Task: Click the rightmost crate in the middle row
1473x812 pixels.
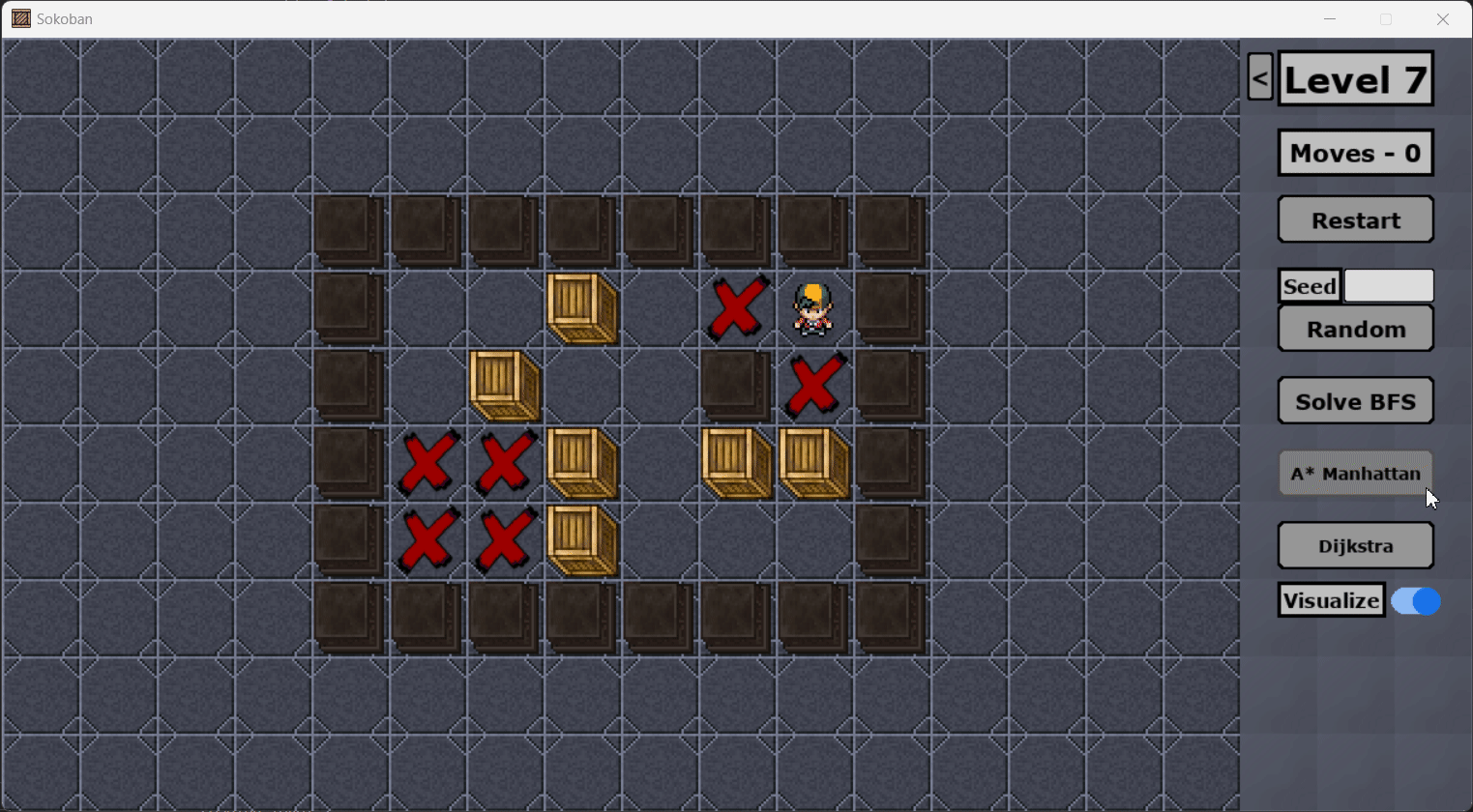Action: tap(814, 462)
